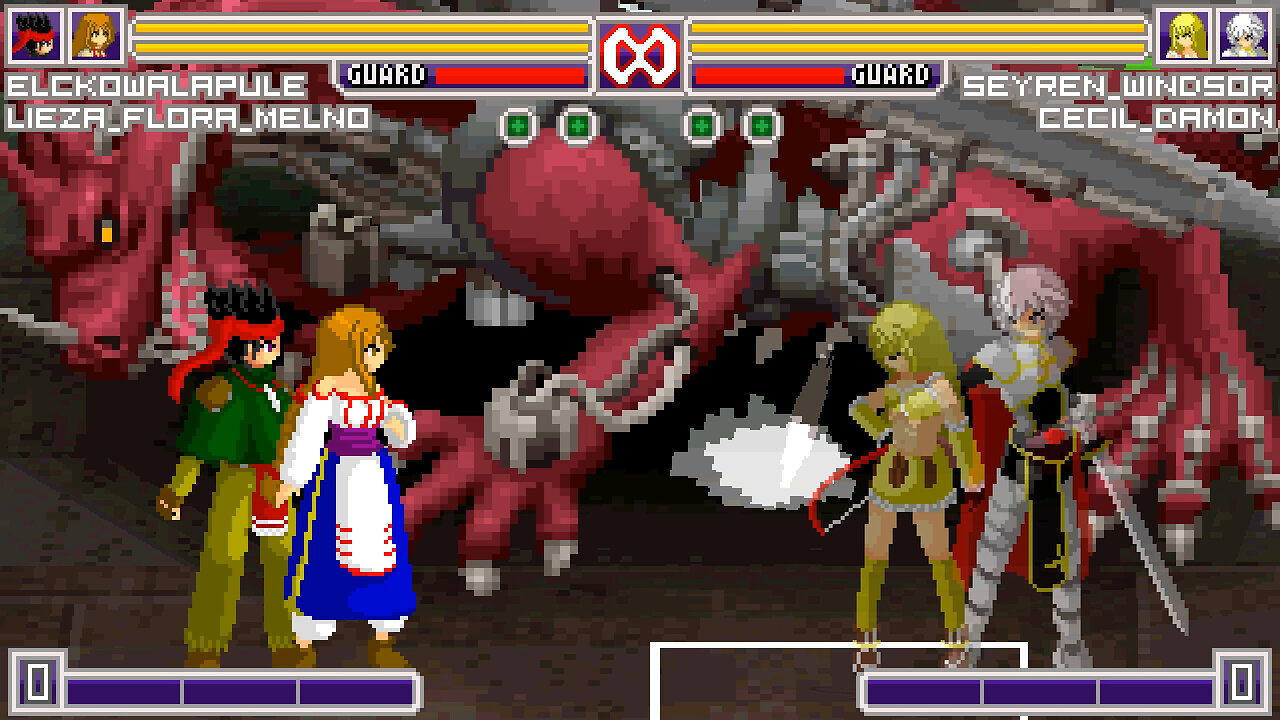Select the second green win token left side
Viewport: 1280px width, 720px height.
pyautogui.click(x=577, y=125)
